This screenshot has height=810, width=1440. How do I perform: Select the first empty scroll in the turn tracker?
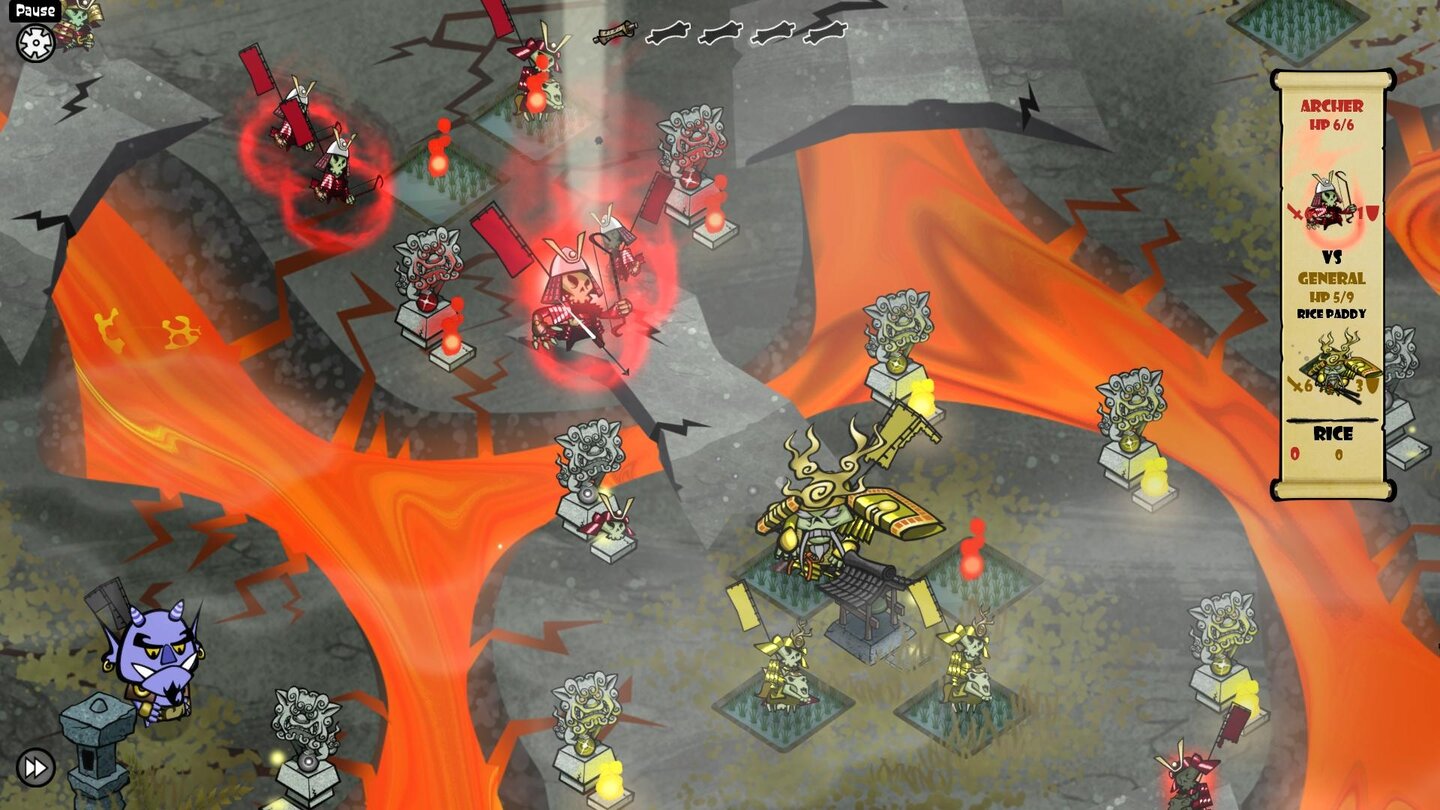[x=667, y=33]
